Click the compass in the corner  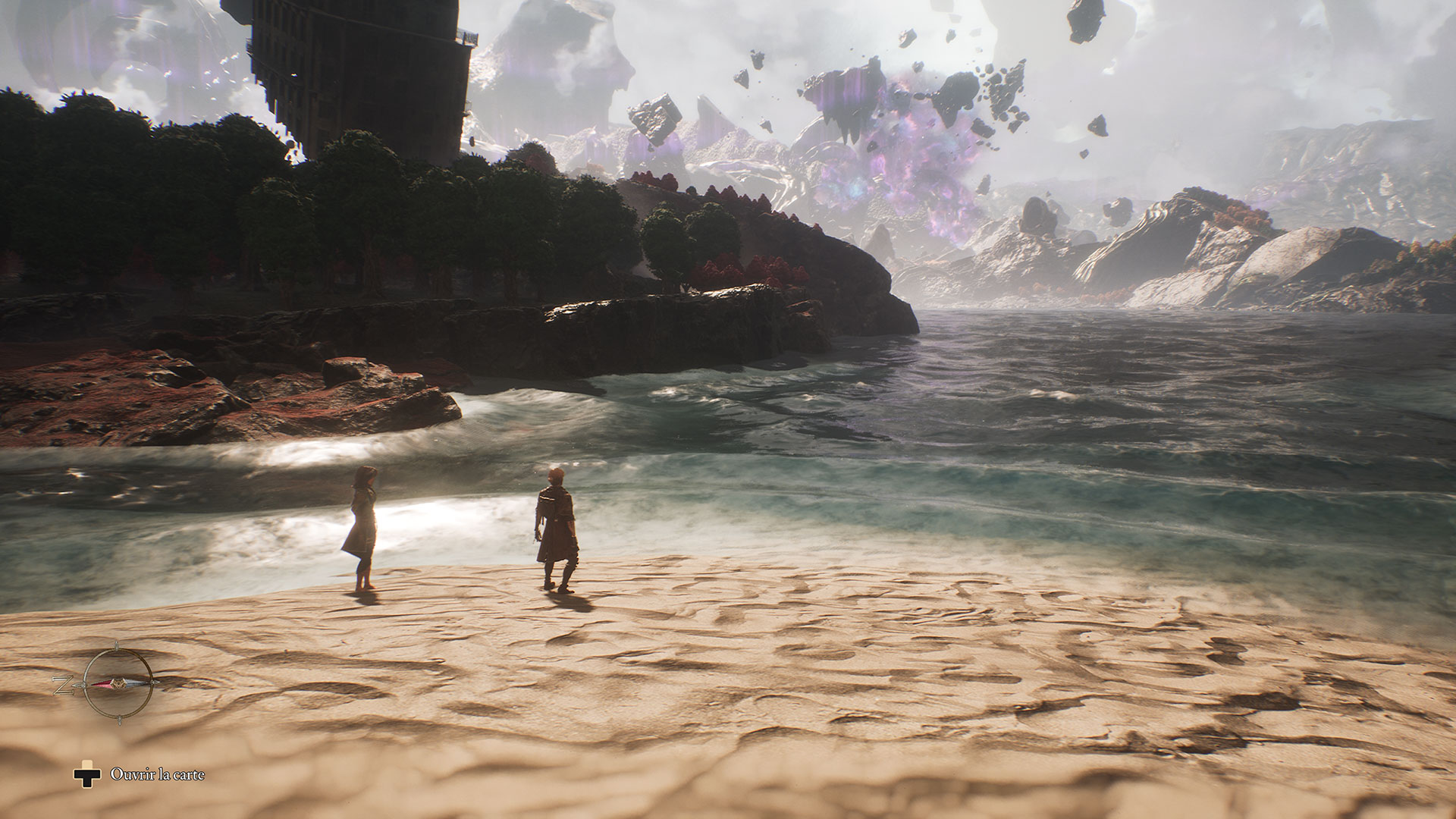click(117, 682)
